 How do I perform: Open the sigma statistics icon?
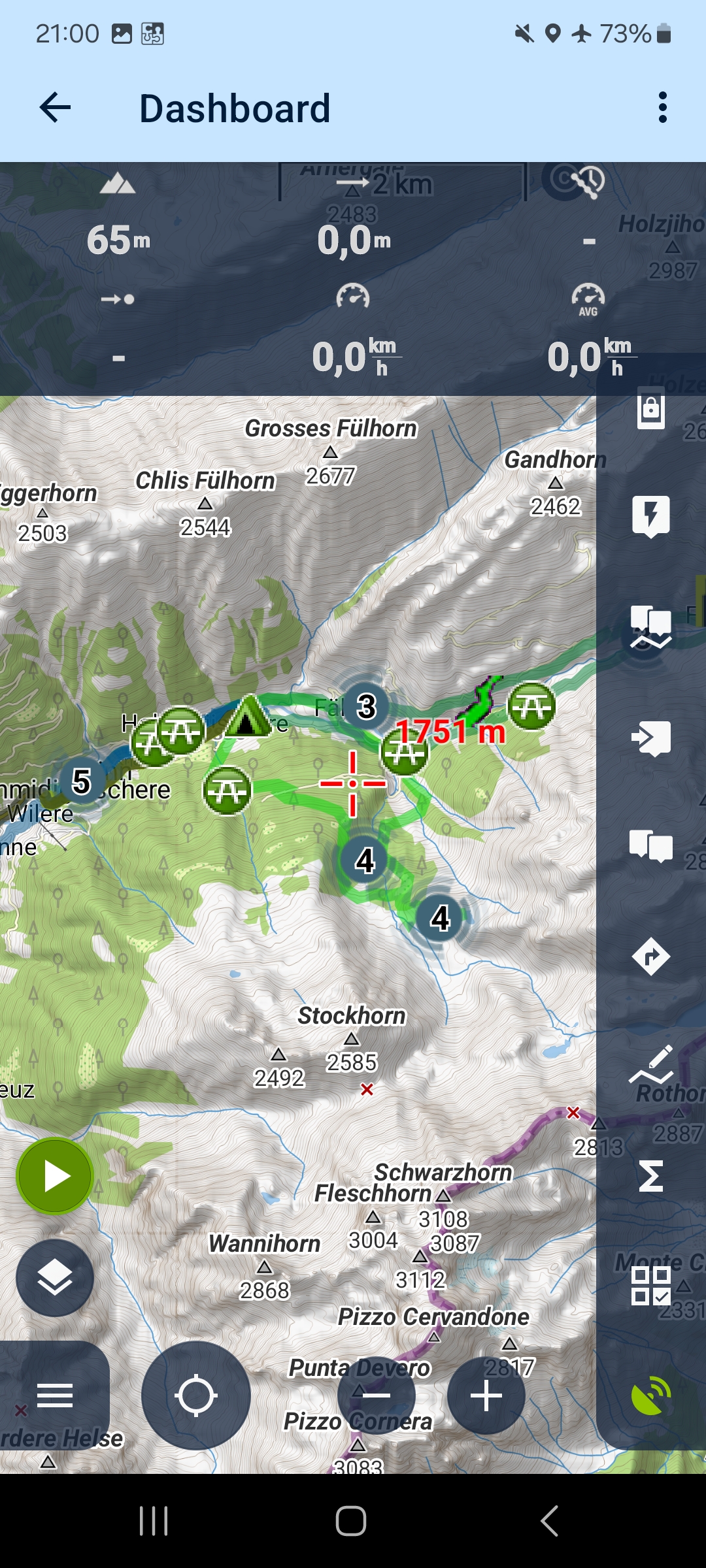(x=650, y=1176)
